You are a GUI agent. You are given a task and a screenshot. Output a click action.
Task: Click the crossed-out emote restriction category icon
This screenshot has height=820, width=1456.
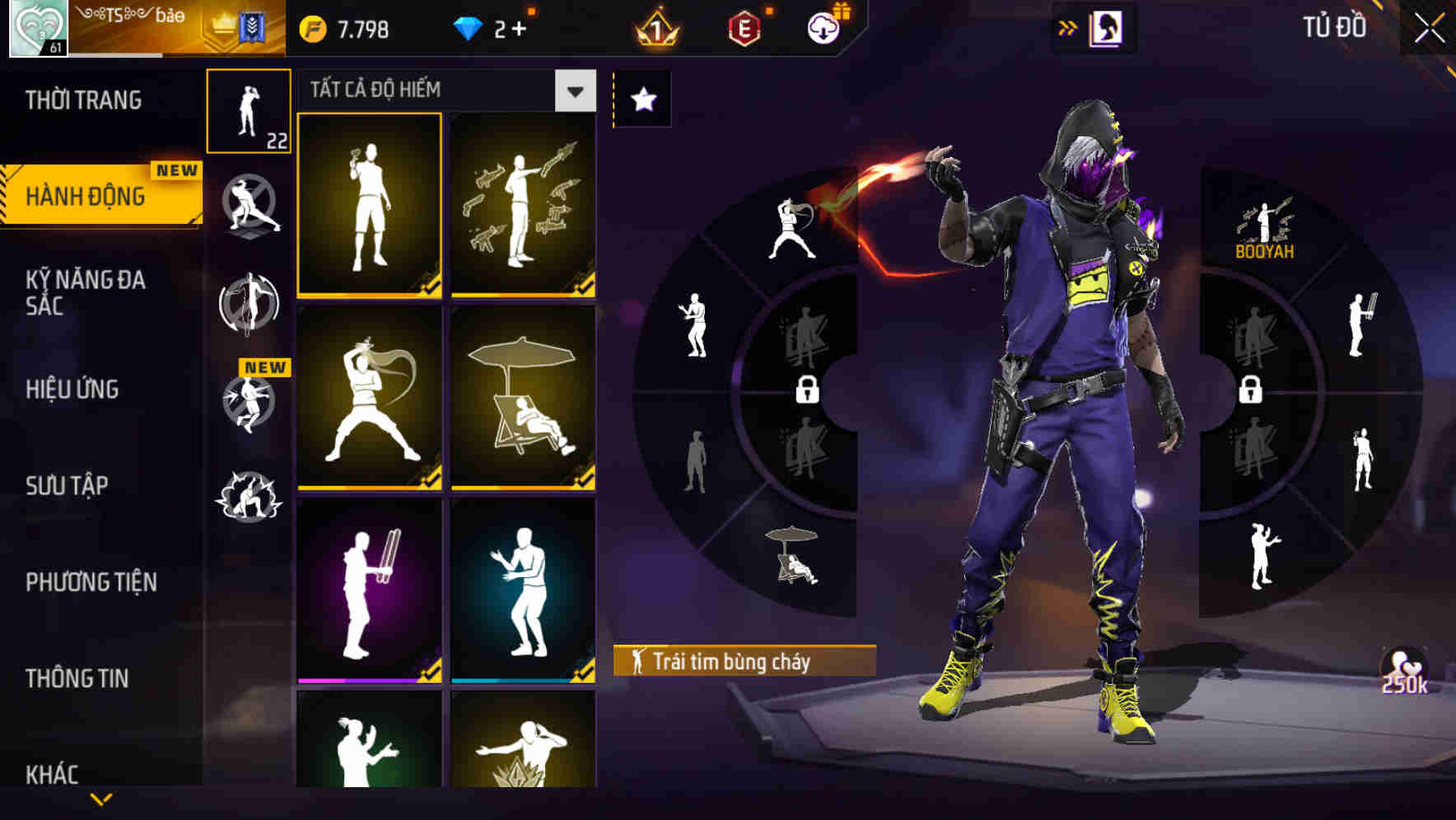250,206
